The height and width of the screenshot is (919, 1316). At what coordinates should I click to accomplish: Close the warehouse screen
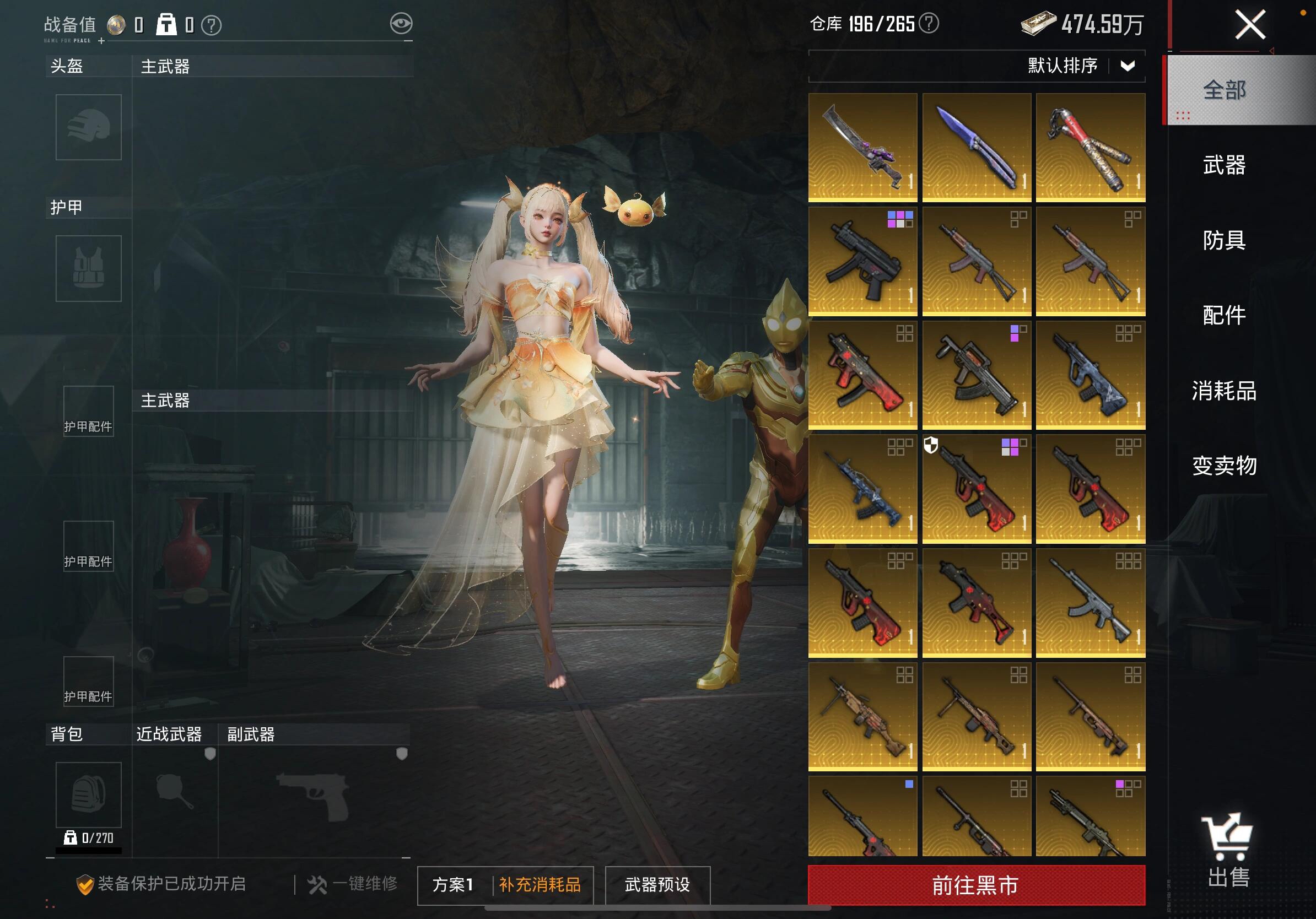point(1249,26)
